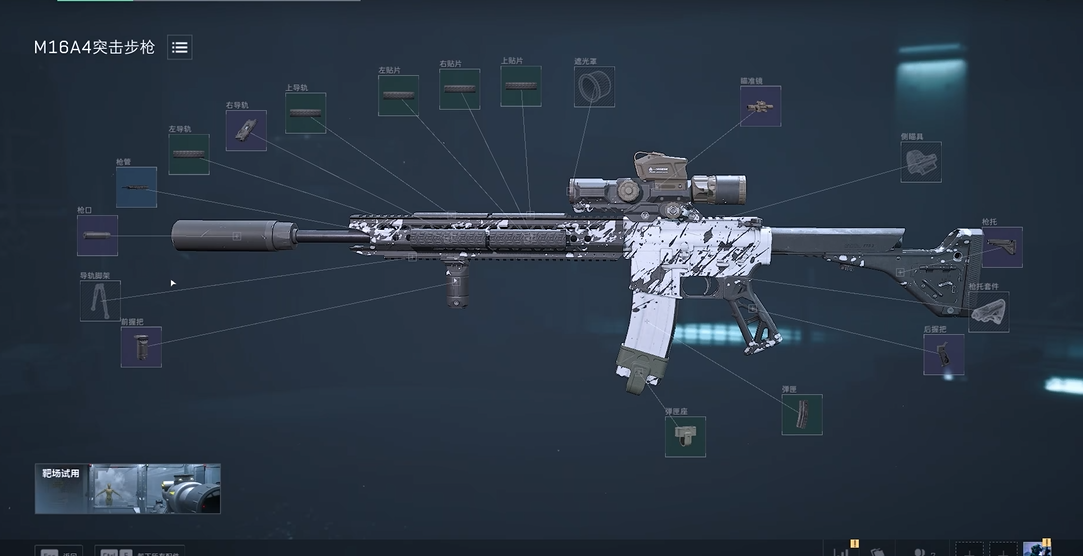The width and height of the screenshot is (1083, 556).
Task: Open the 左导轨 left rail slot
Action: click(188, 154)
